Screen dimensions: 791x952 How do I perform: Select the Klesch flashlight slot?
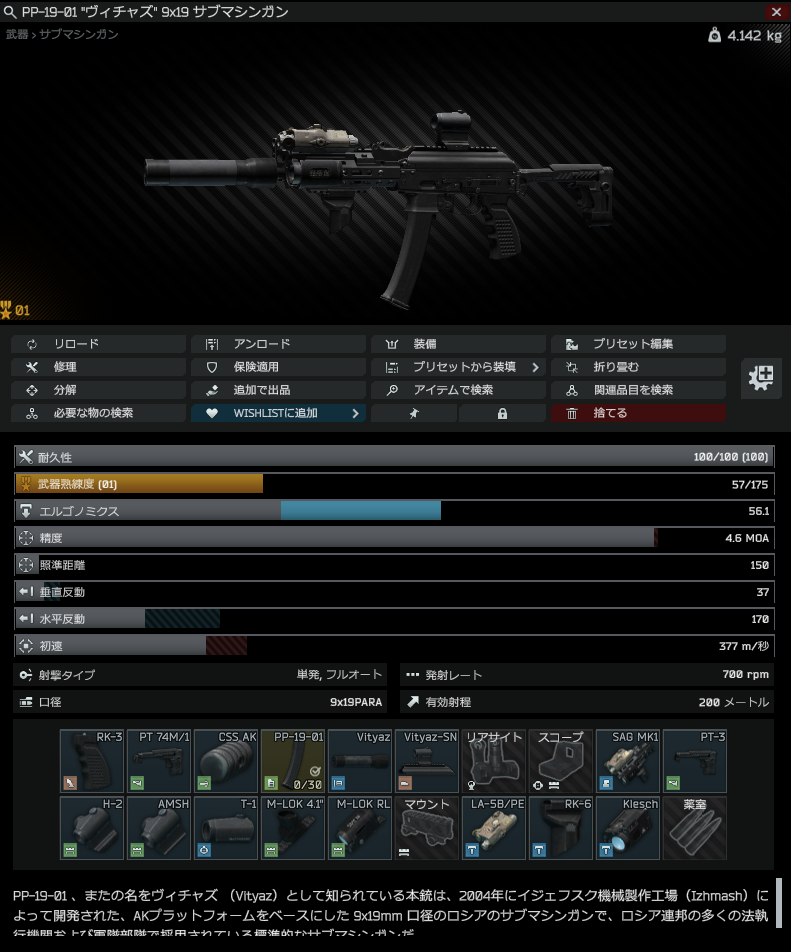pos(628,828)
